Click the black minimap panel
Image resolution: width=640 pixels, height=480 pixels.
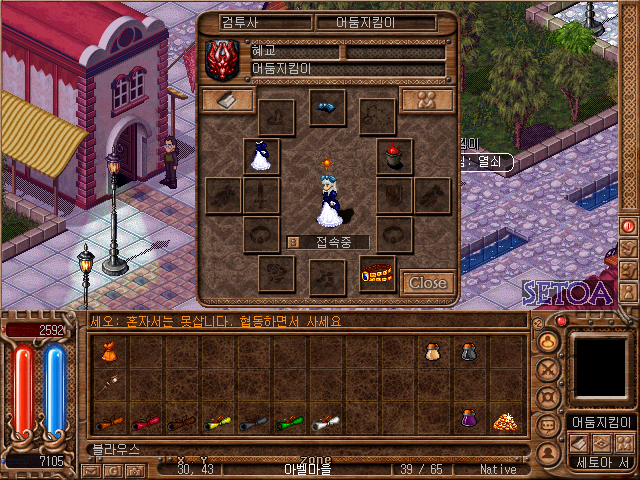tap(600, 365)
